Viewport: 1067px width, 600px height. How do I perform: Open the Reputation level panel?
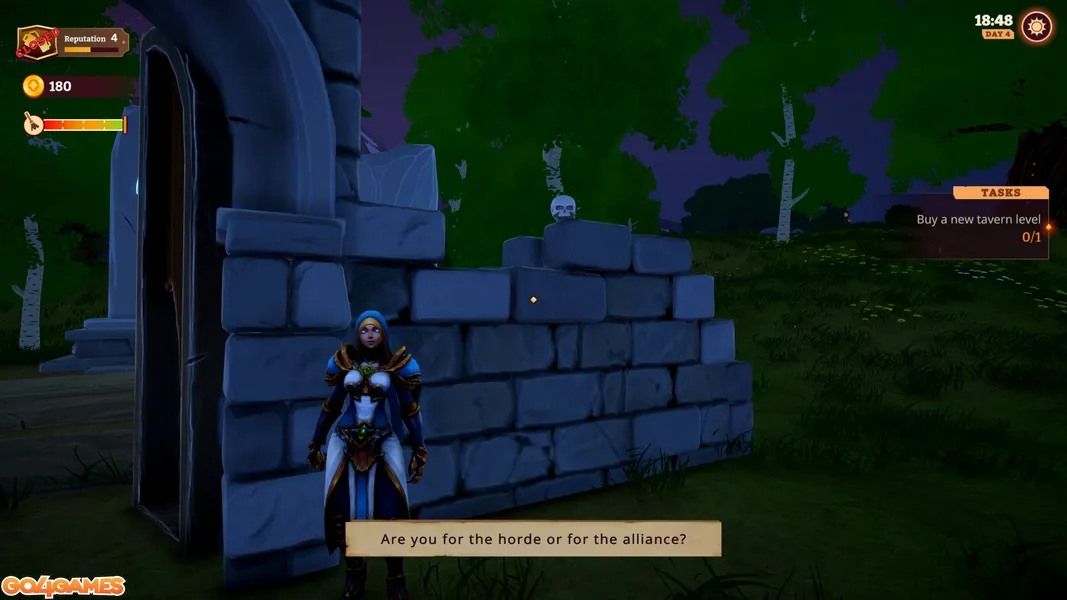(93, 41)
